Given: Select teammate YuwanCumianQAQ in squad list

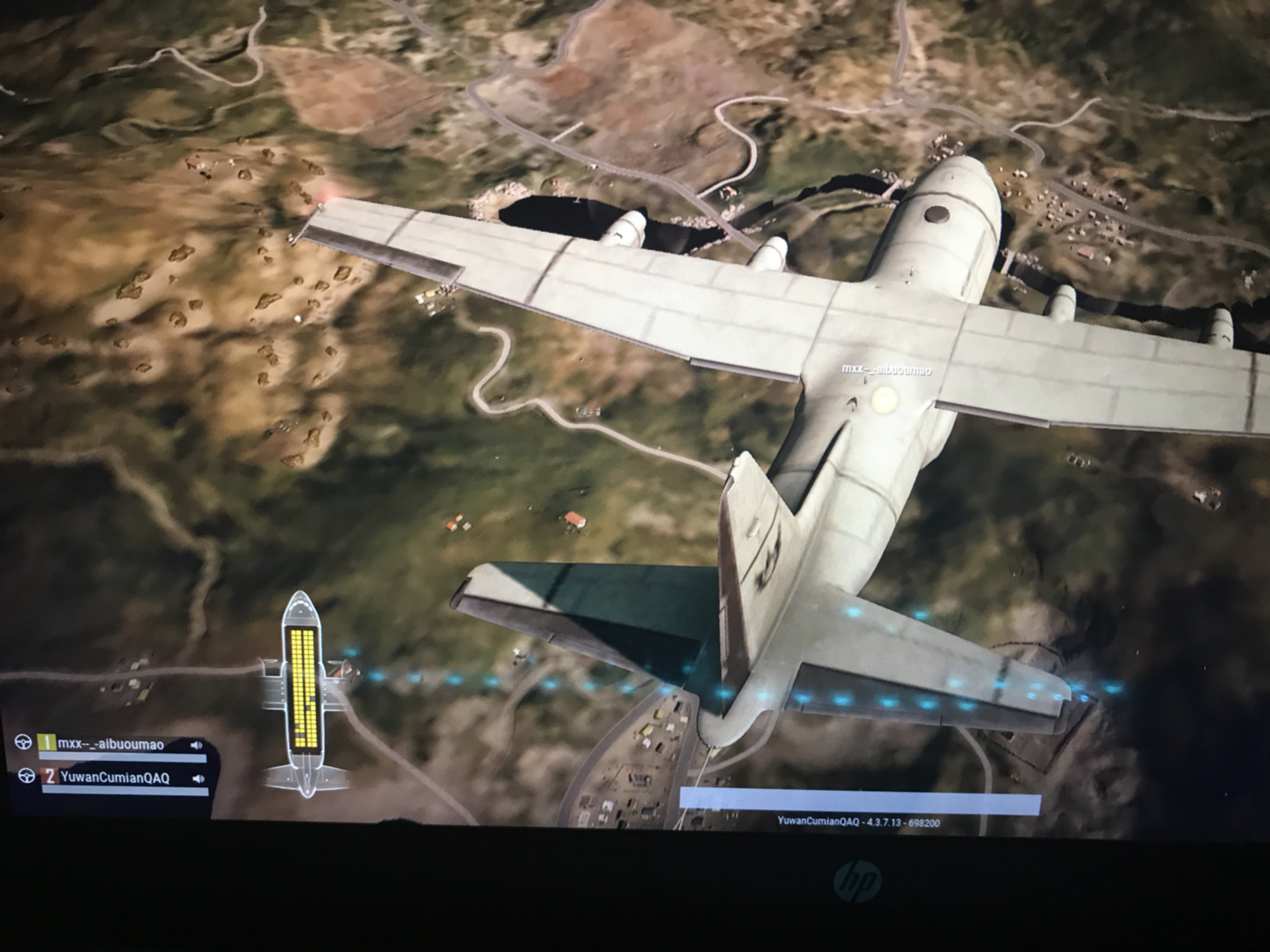Looking at the screenshot, I should [x=113, y=777].
